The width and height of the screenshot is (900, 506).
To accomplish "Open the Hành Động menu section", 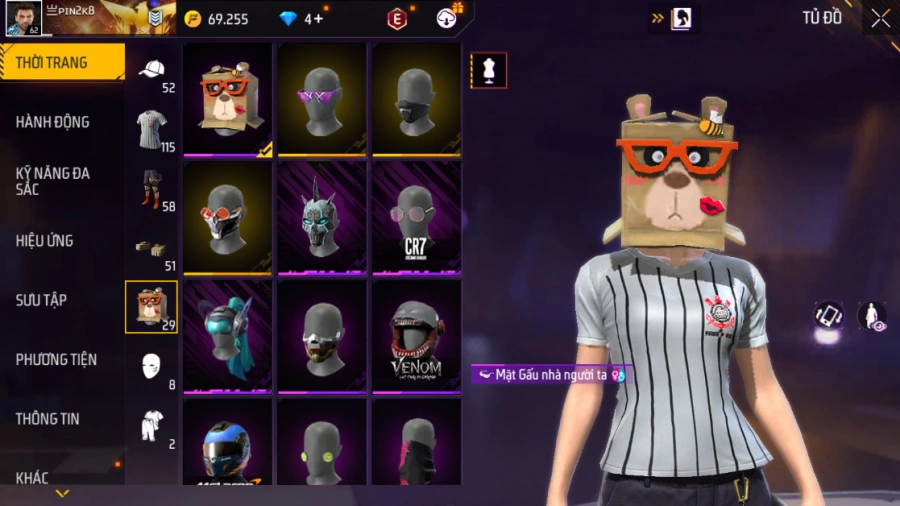I will pyautogui.click(x=53, y=122).
